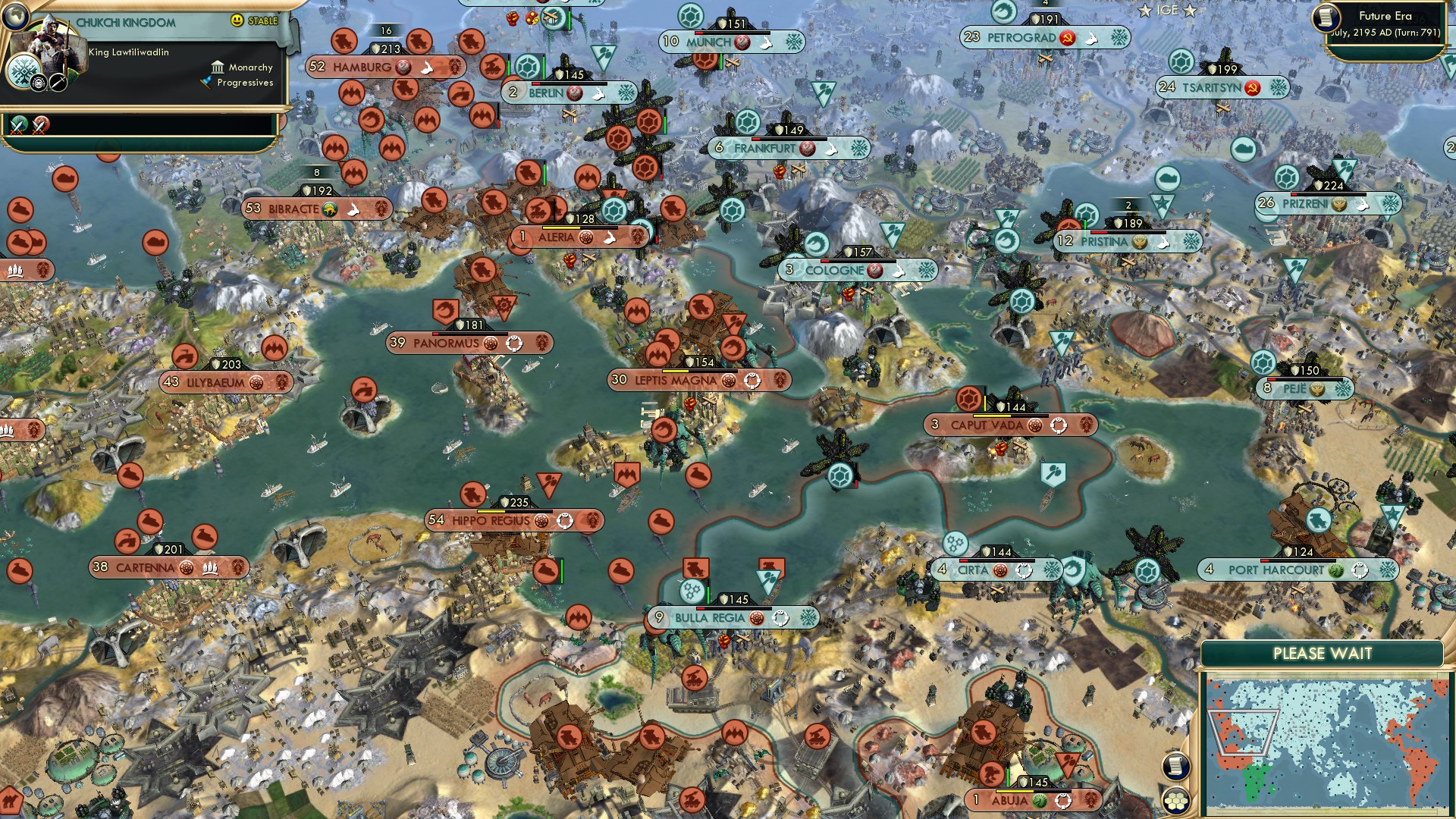Click the Monarchy government icon
The height and width of the screenshot is (819, 1456).
pyautogui.click(x=218, y=67)
